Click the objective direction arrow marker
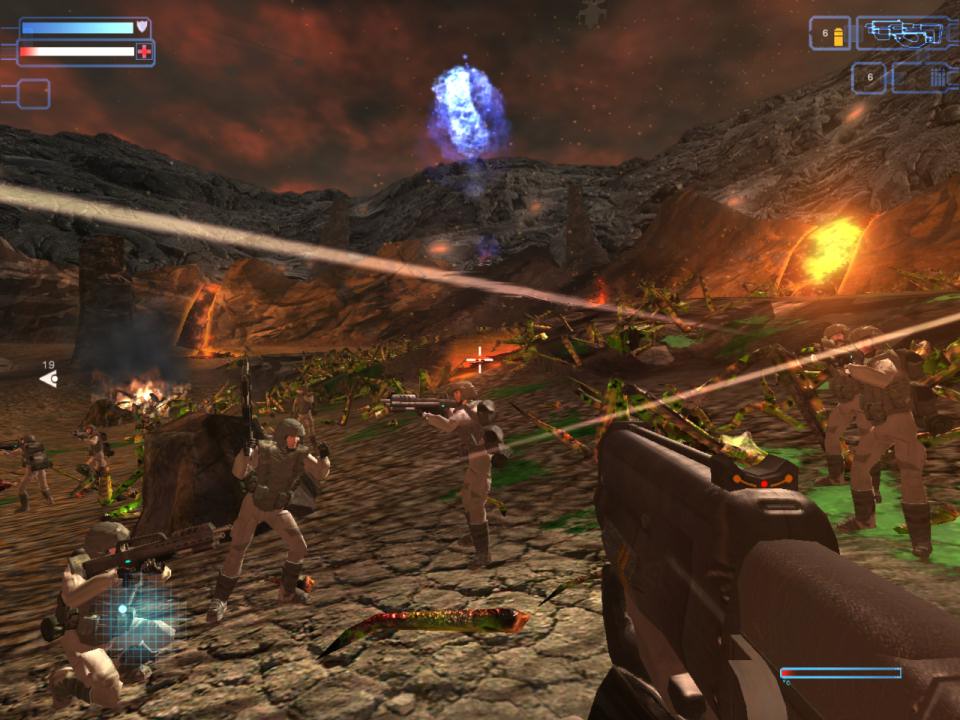 (x=48, y=379)
